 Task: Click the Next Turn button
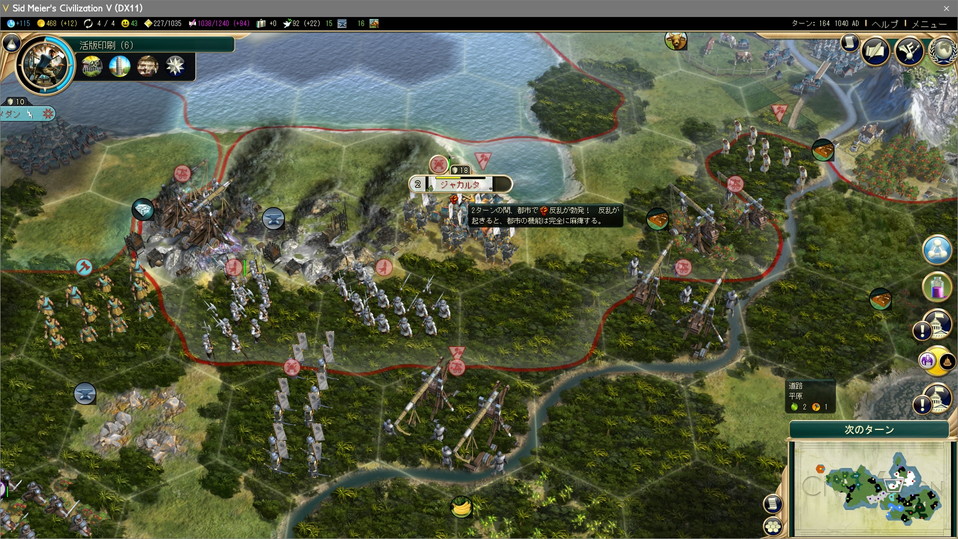(x=868, y=430)
